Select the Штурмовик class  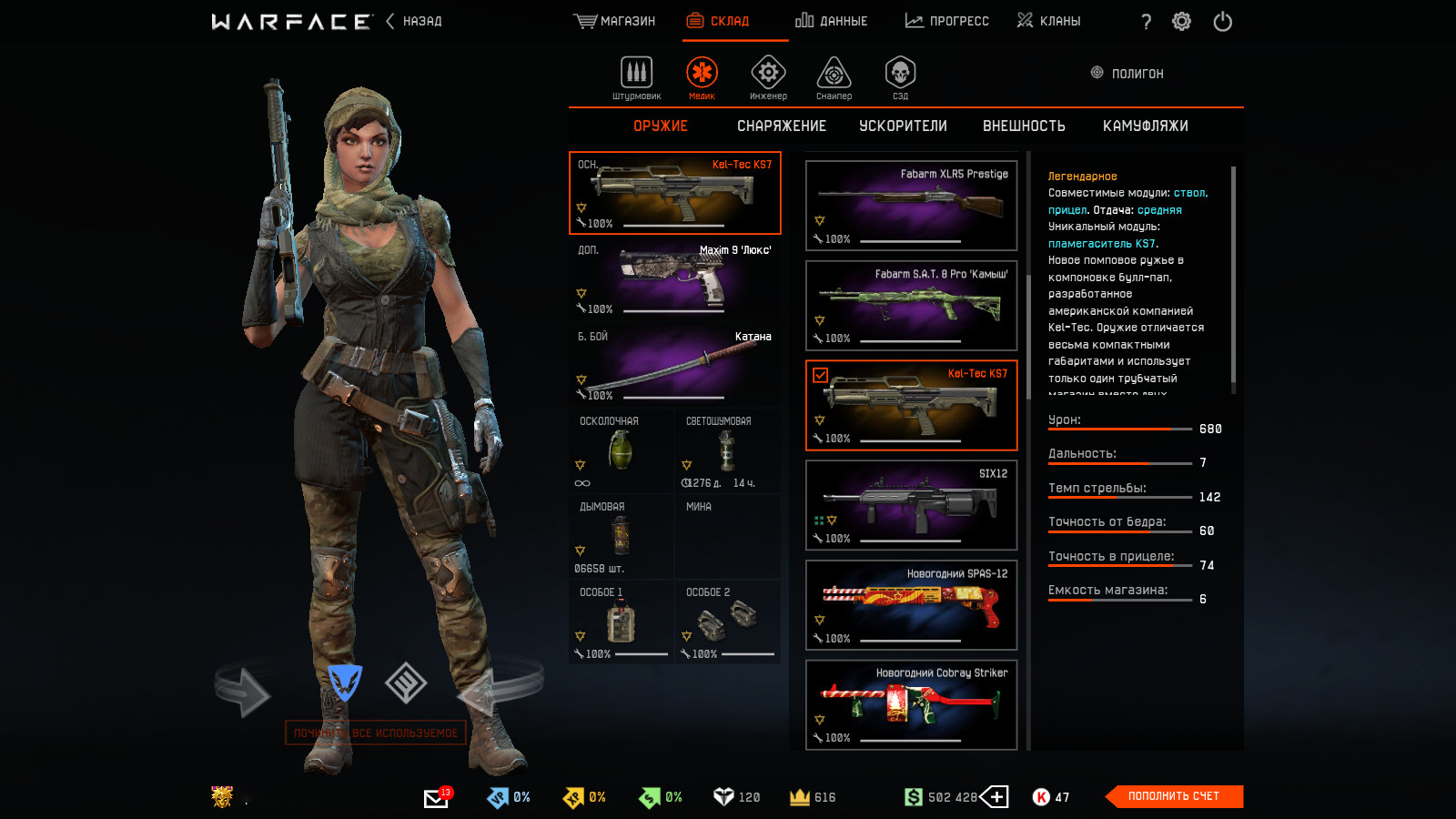[x=636, y=76]
